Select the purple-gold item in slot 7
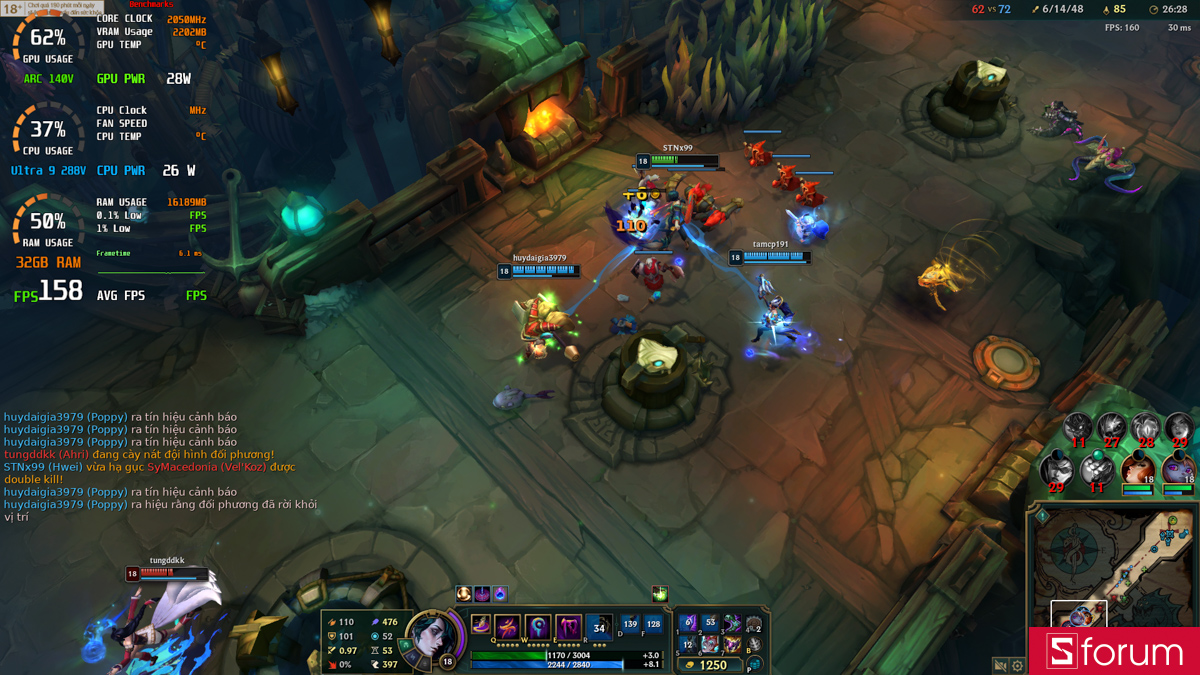This screenshot has height=675, width=1200. (x=732, y=645)
